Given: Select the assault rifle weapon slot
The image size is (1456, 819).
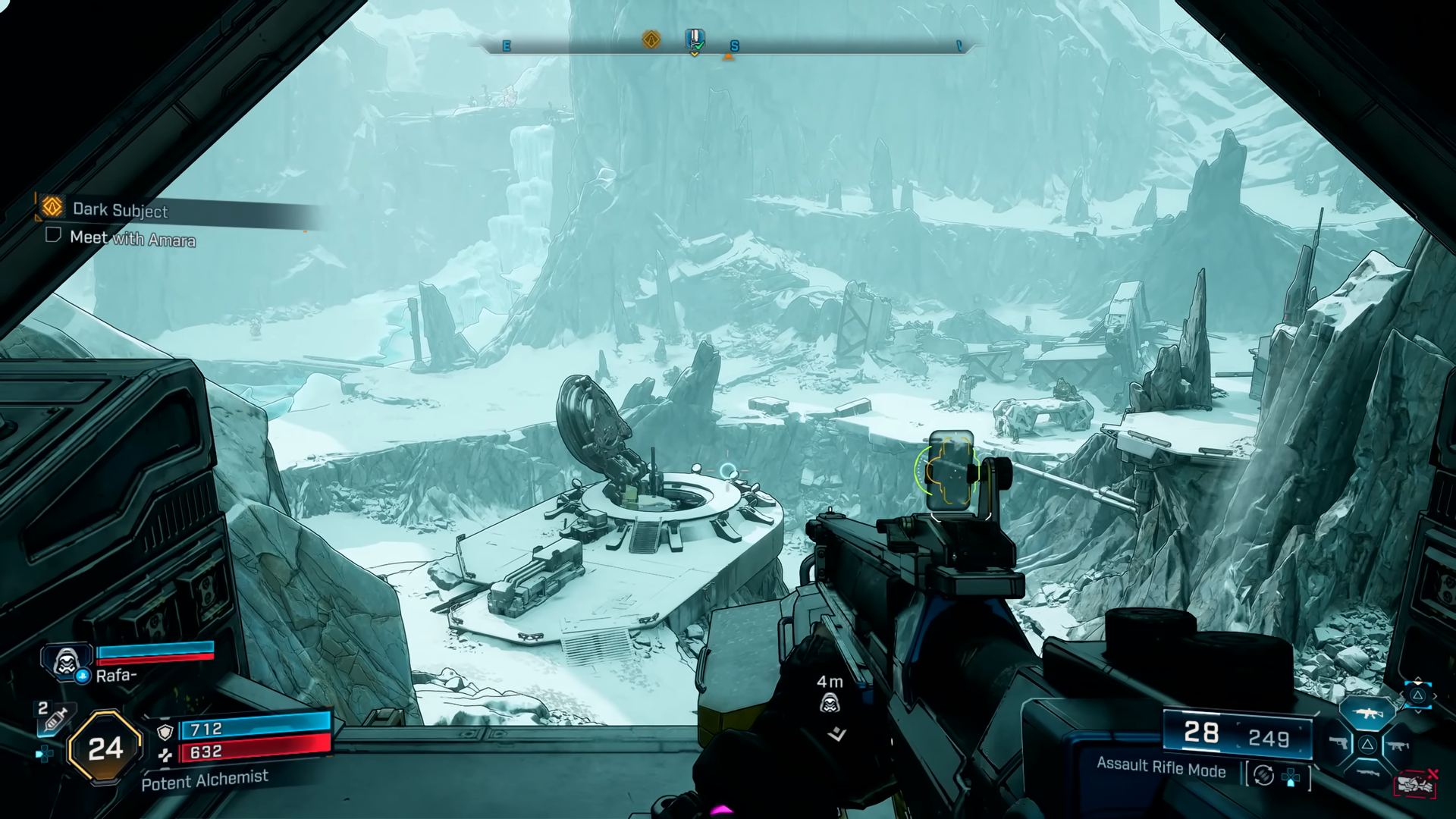Looking at the screenshot, I should [x=1367, y=713].
